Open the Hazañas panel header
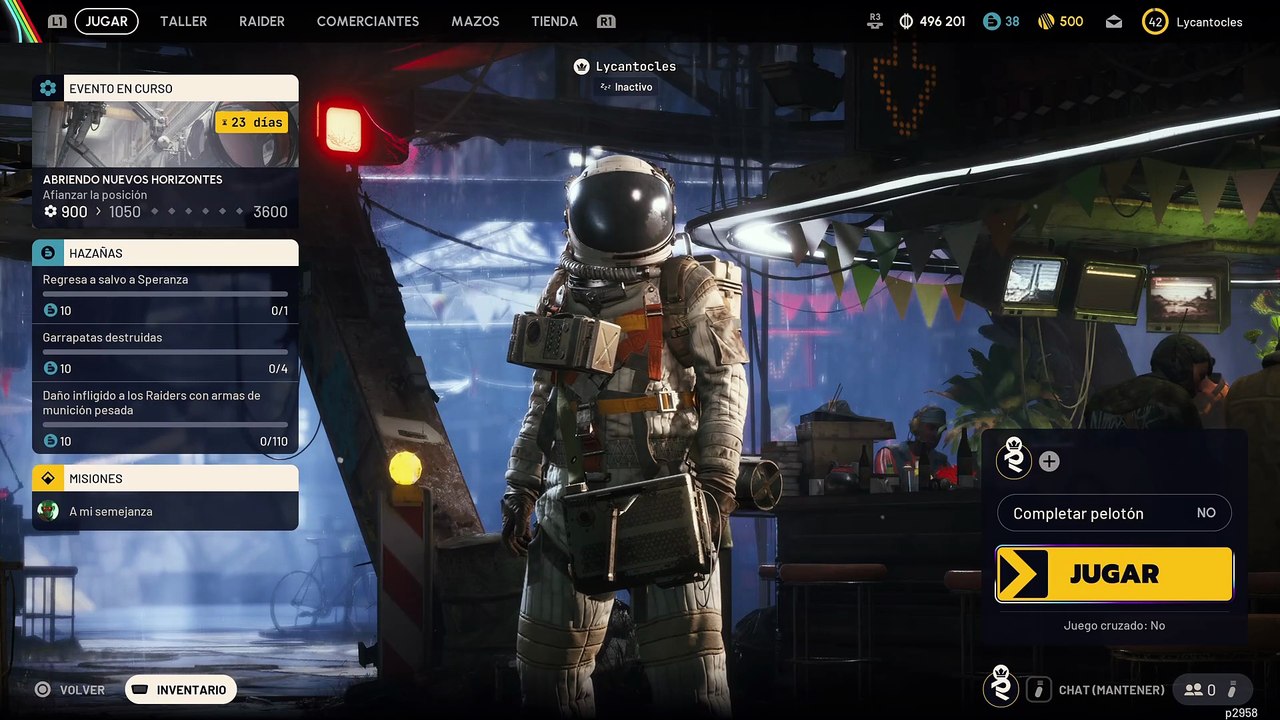Image resolution: width=1280 pixels, height=720 pixels. coord(165,253)
